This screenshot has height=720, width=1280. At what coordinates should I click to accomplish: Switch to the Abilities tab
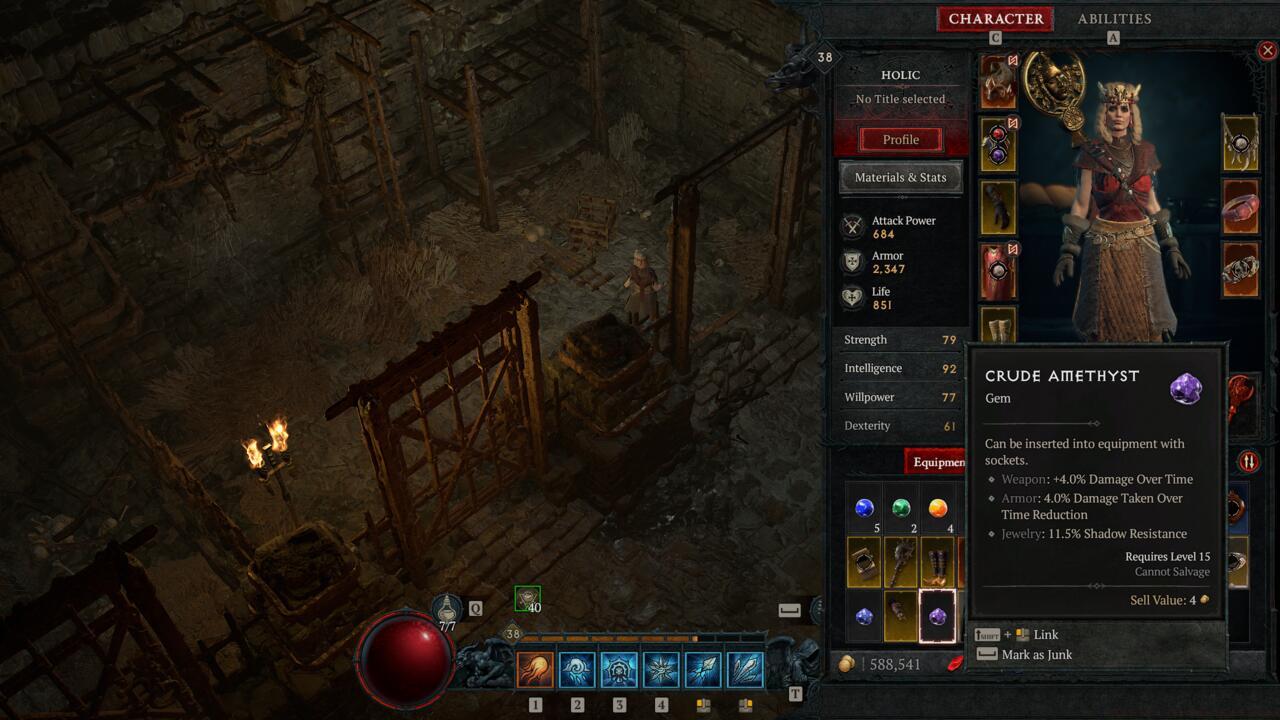[x=1114, y=19]
